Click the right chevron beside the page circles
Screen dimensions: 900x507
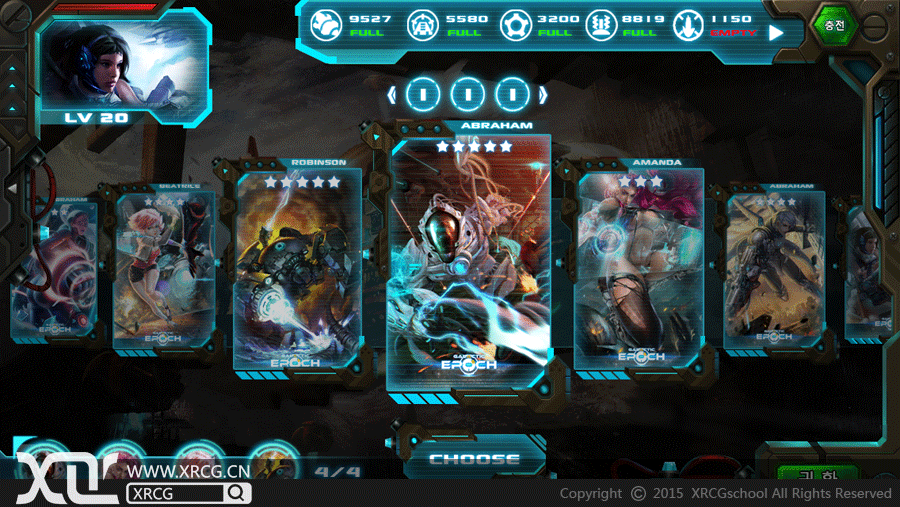pyautogui.click(x=544, y=95)
